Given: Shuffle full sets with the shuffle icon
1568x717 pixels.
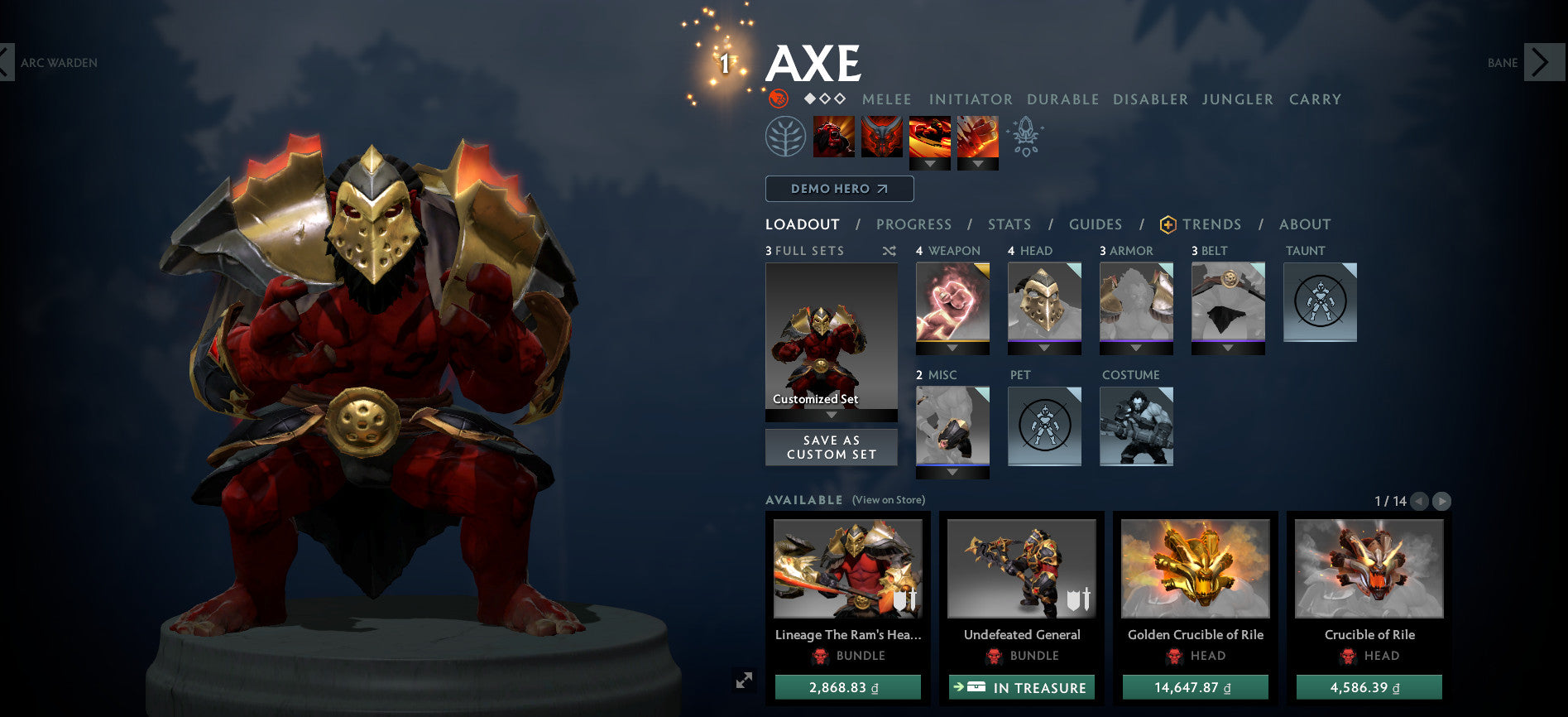Looking at the screenshot, I should point(889,251).
